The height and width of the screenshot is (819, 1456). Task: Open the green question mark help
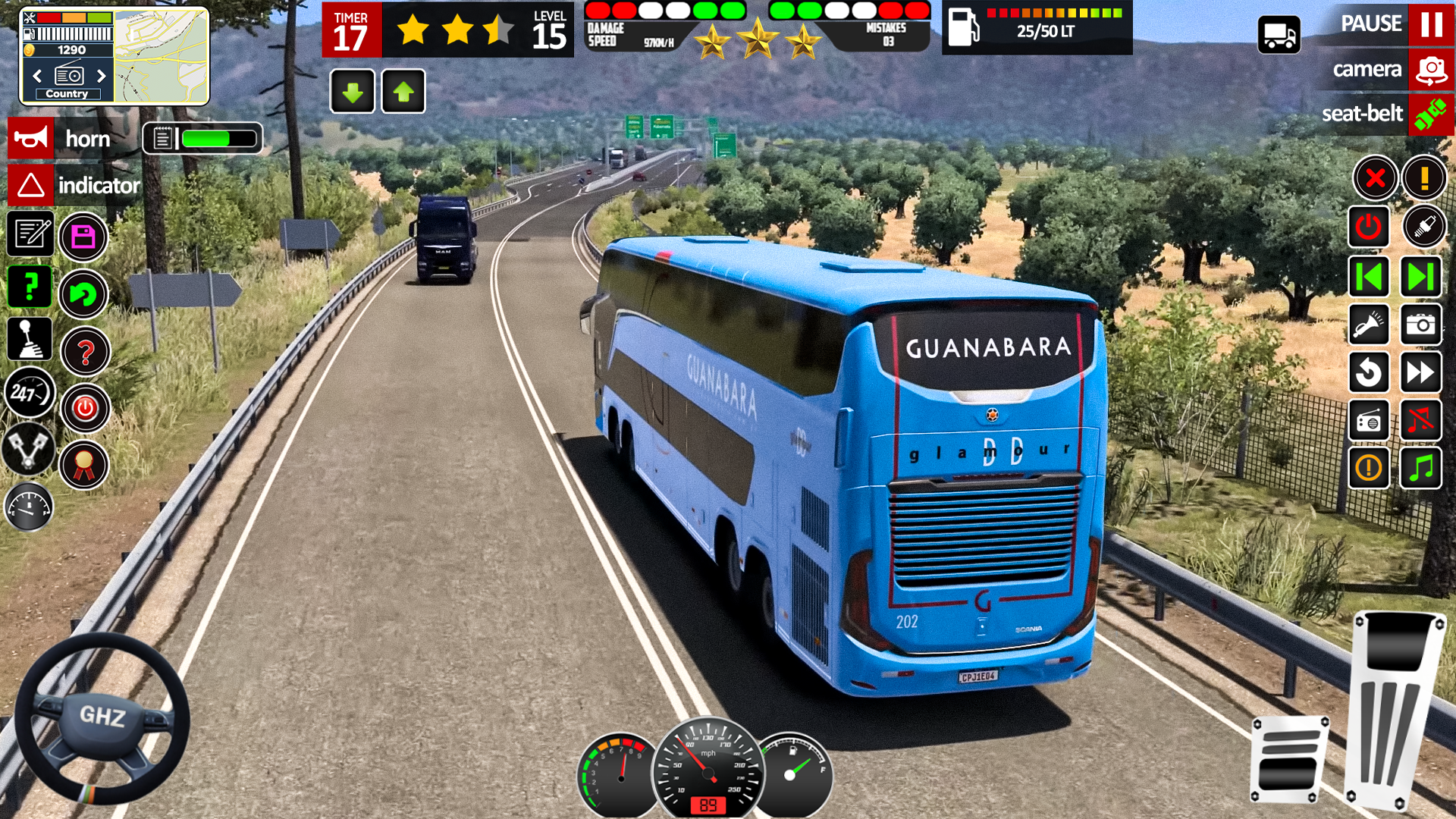coord(30,287)
